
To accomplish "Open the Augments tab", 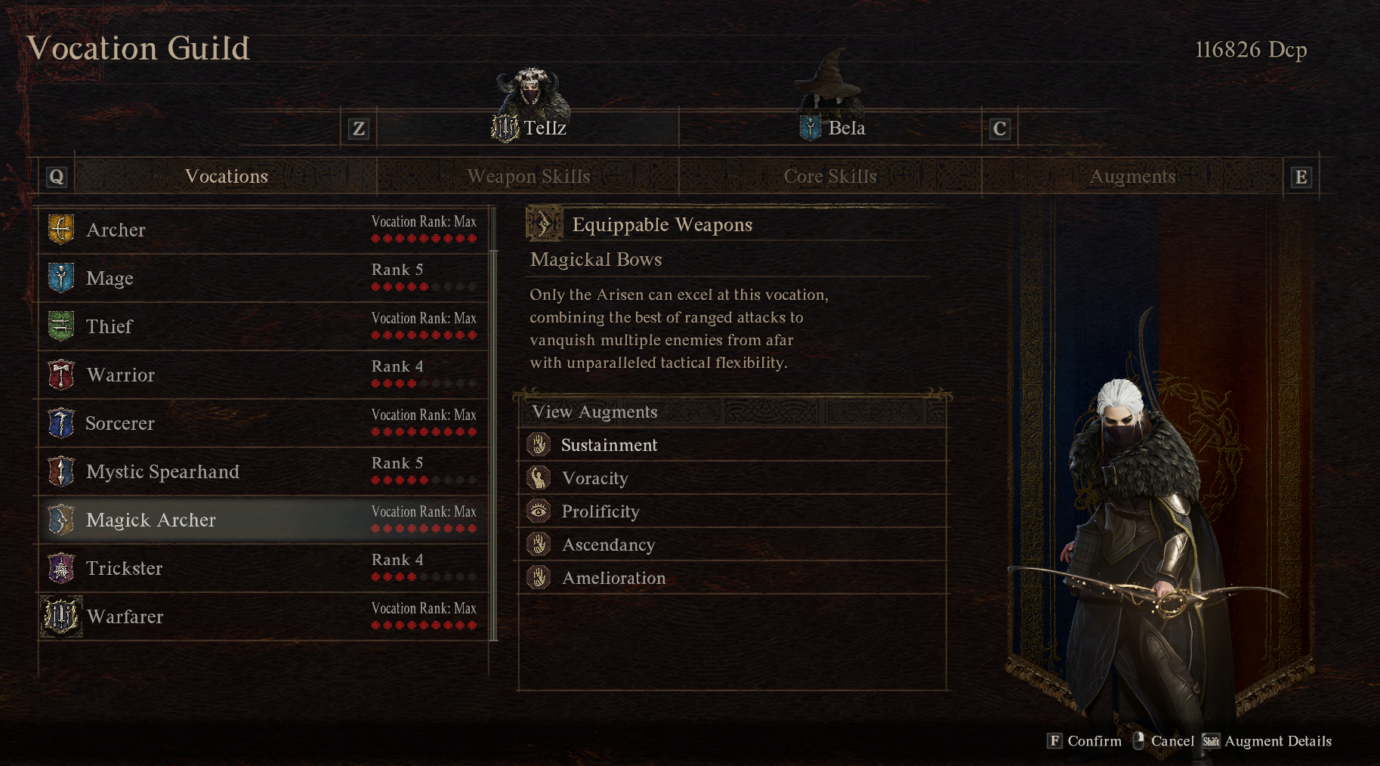I will (x=1132, y=176).
